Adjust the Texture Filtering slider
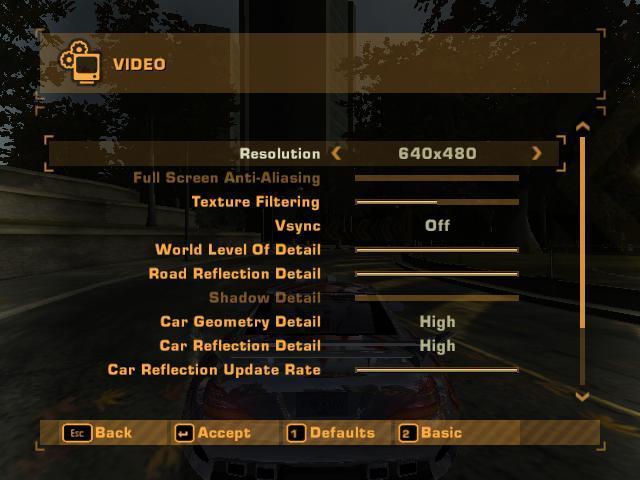This screenshot has height=480, width=640. click(x=437, y=202)
